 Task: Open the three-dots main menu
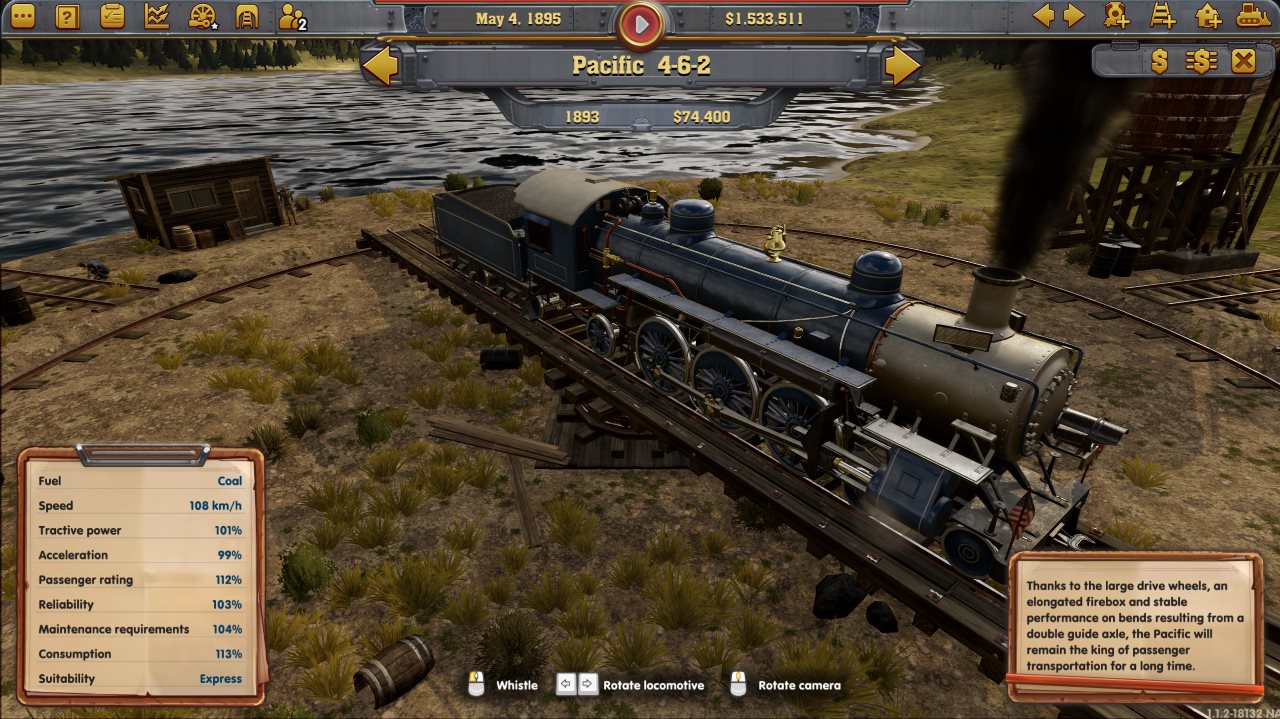click(x=22, y=16)
